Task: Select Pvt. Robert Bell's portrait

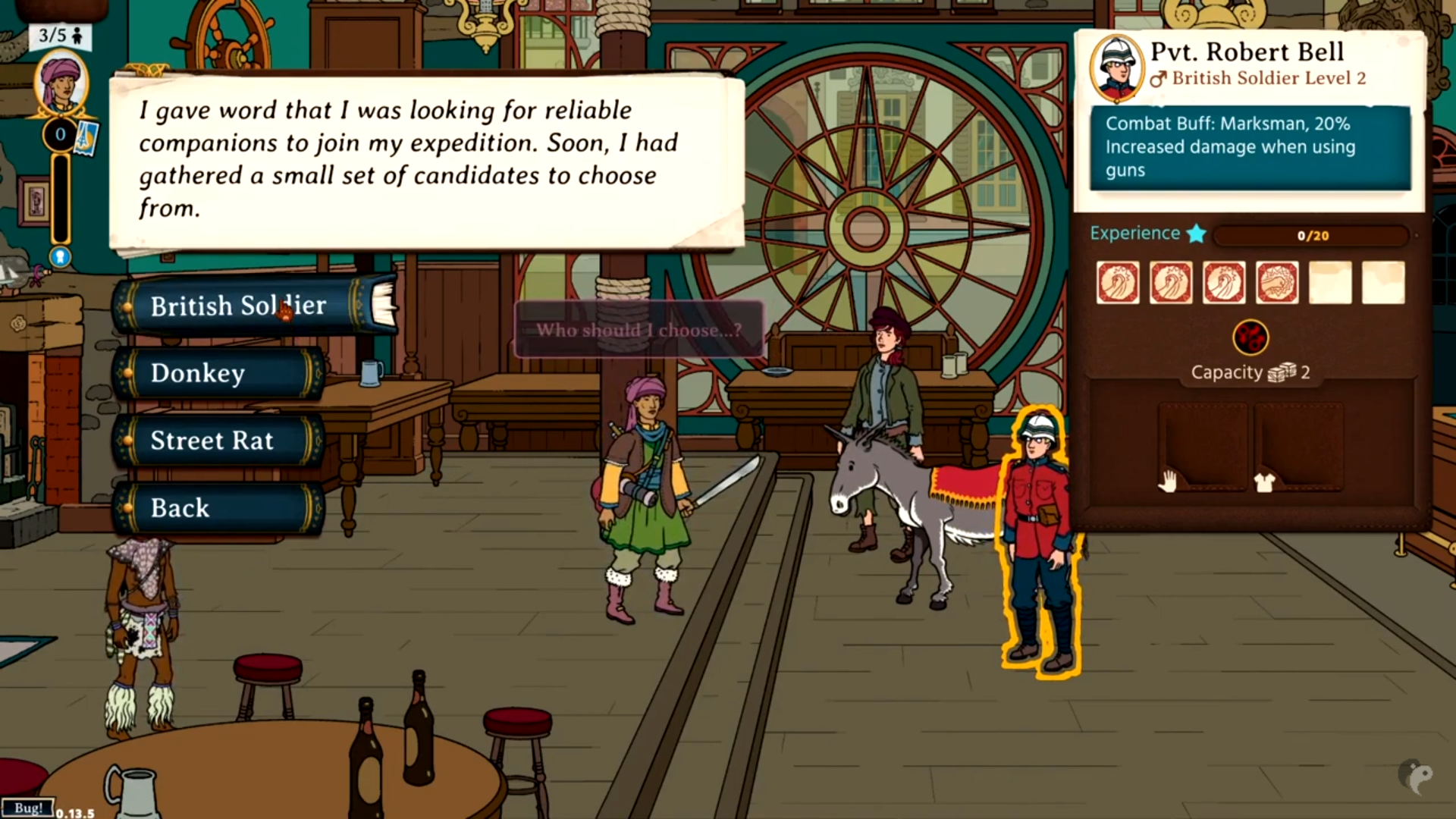Action: (x=1116, y=68)
